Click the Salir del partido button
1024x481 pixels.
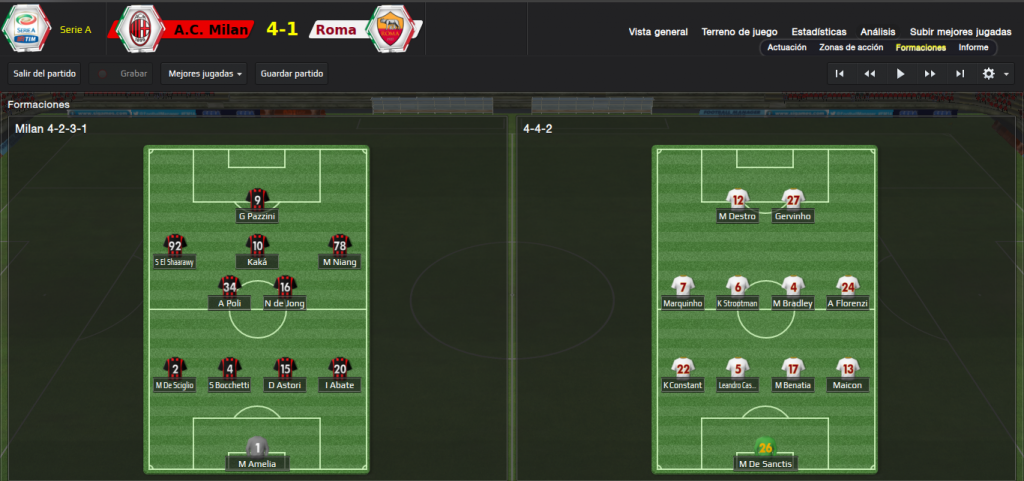[44, 74]
